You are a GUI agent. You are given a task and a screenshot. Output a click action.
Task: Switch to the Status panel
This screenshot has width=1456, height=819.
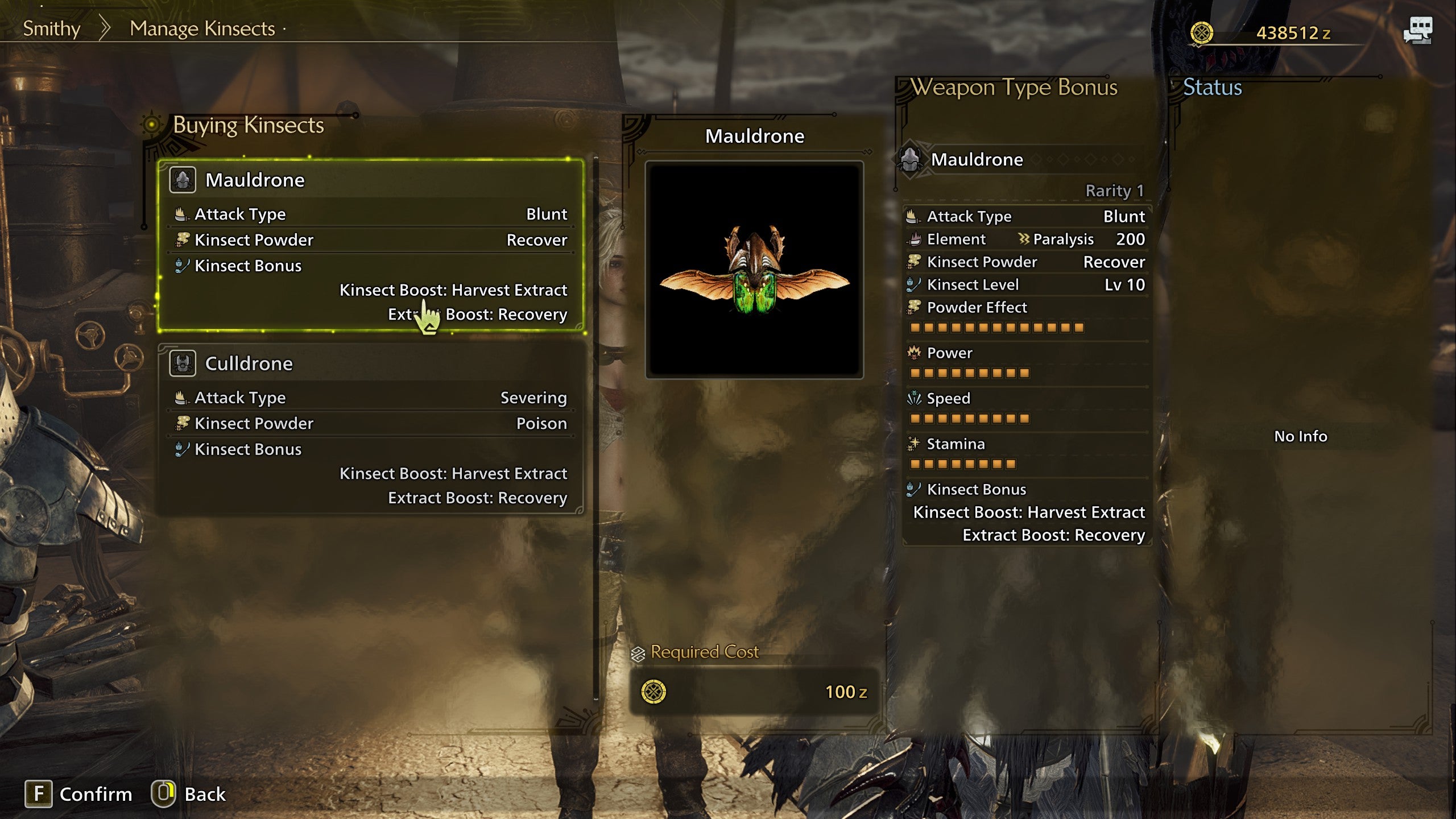point(1212,88)
